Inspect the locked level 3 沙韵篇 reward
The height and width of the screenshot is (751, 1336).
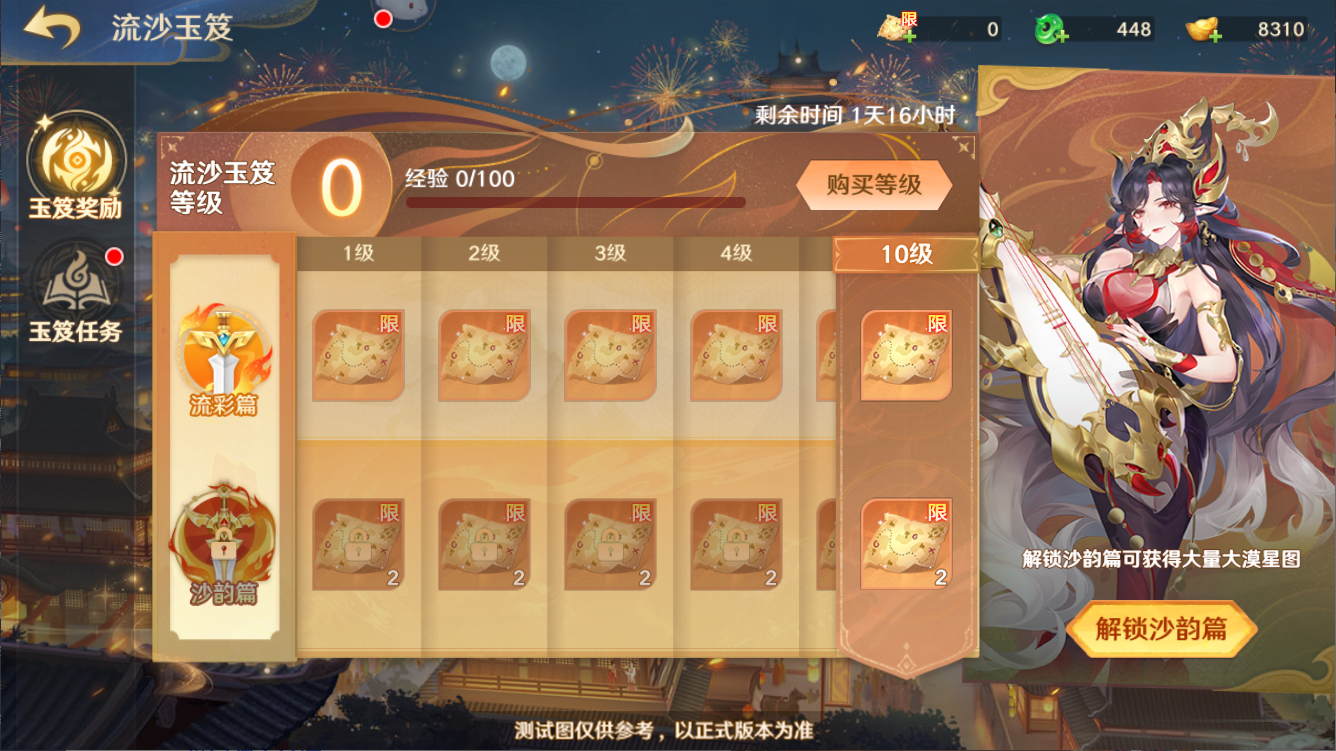(610, 545)
